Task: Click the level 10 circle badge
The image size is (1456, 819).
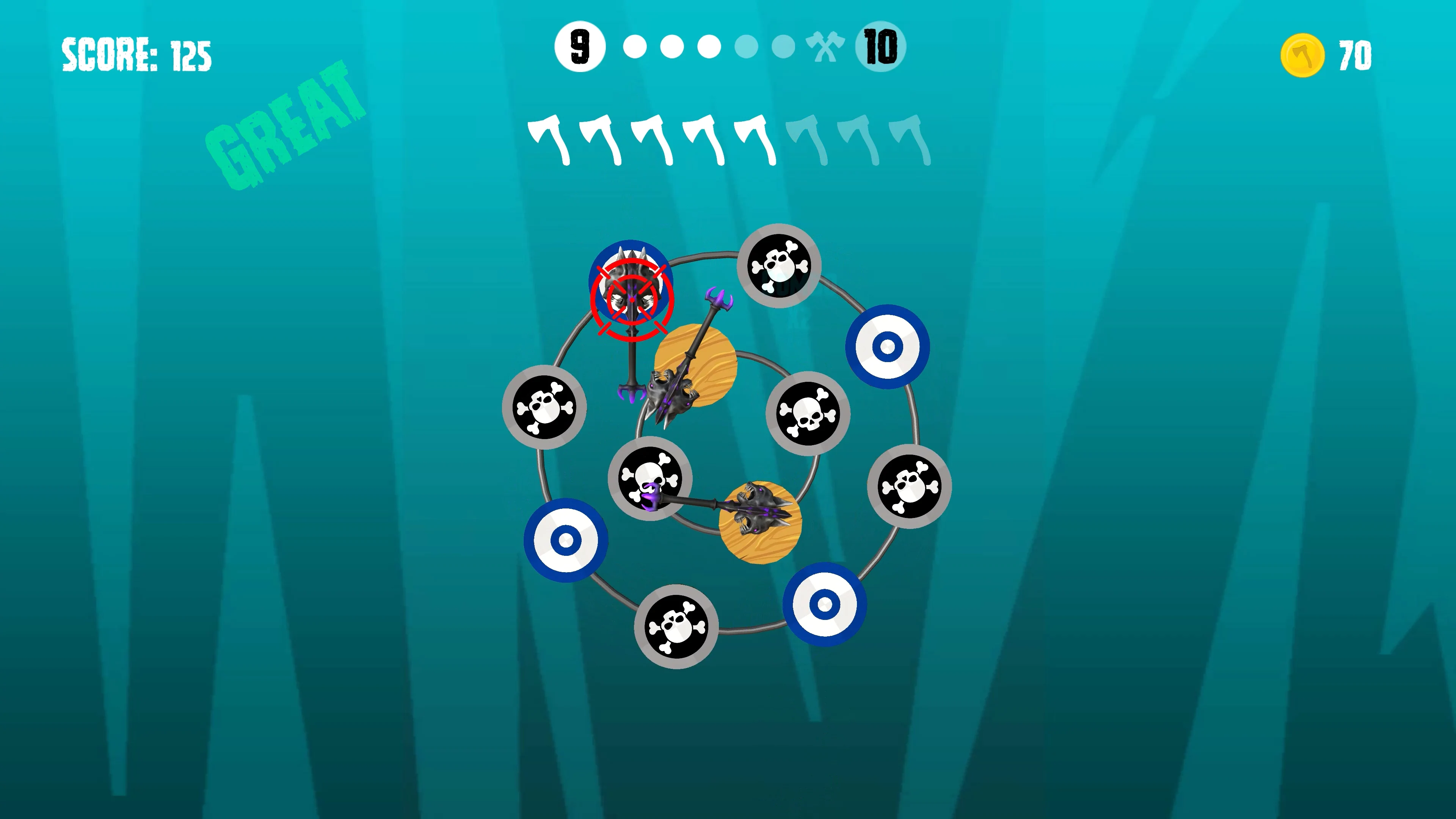Action: click(880, 47)
